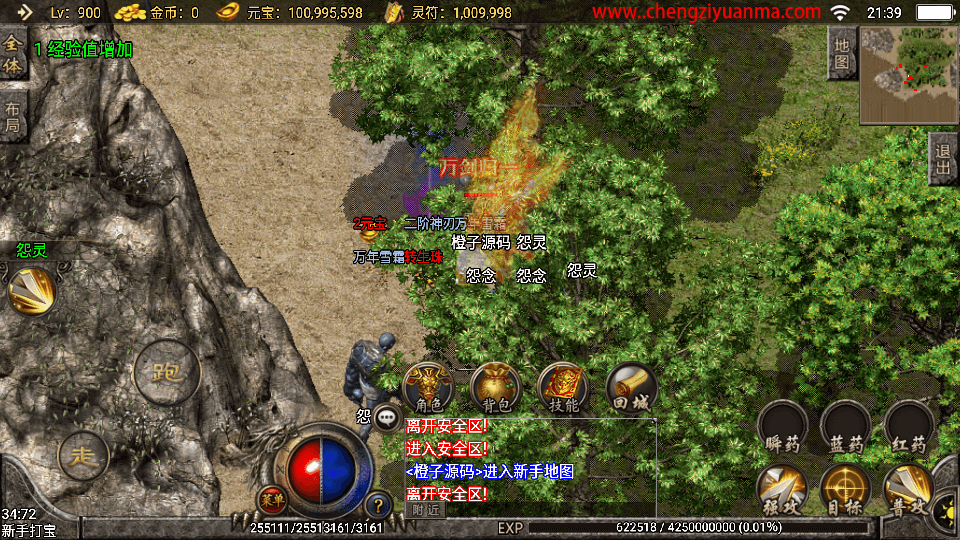
Task: Click the question mark help button
Action: (378, 505)
